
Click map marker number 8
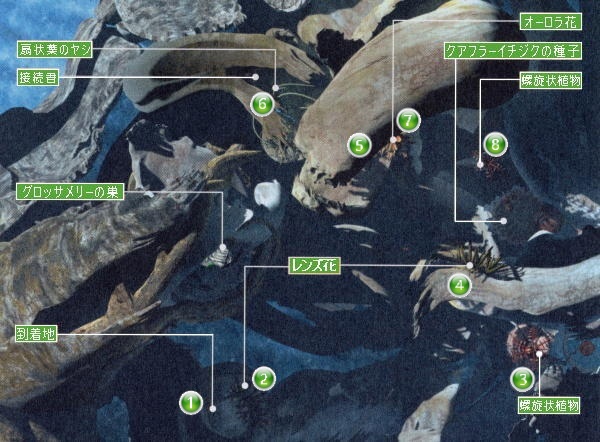click(x=495, y=144)
